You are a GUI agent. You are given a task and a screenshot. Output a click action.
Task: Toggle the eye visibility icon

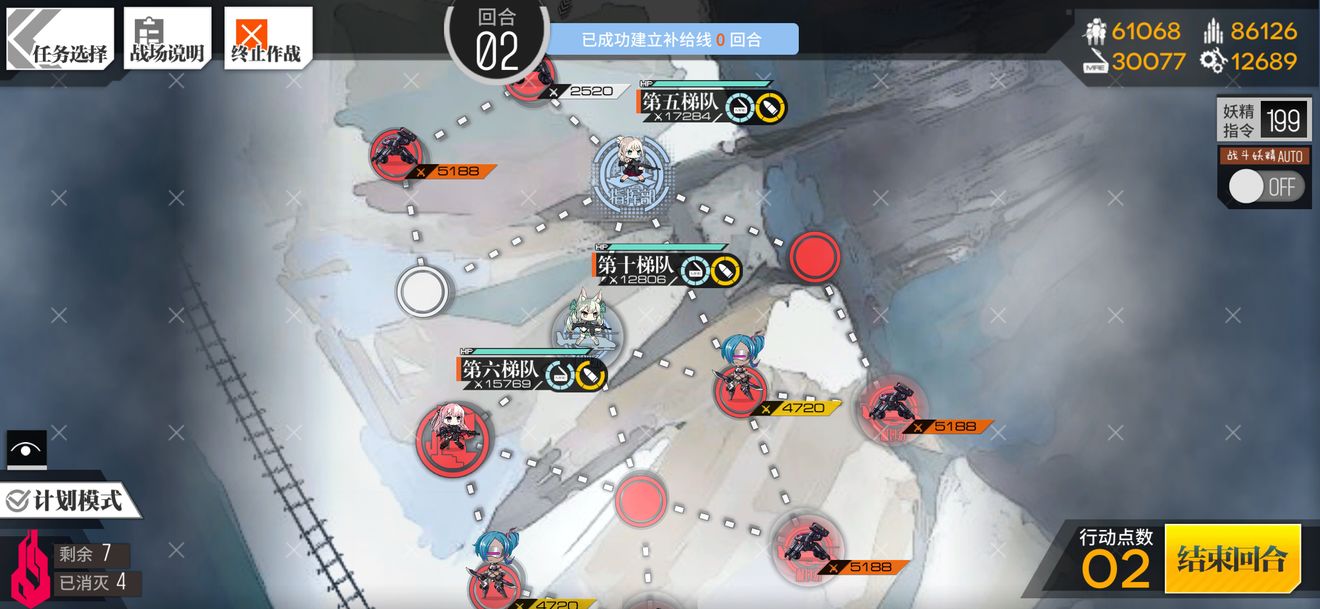click(26, 449)
